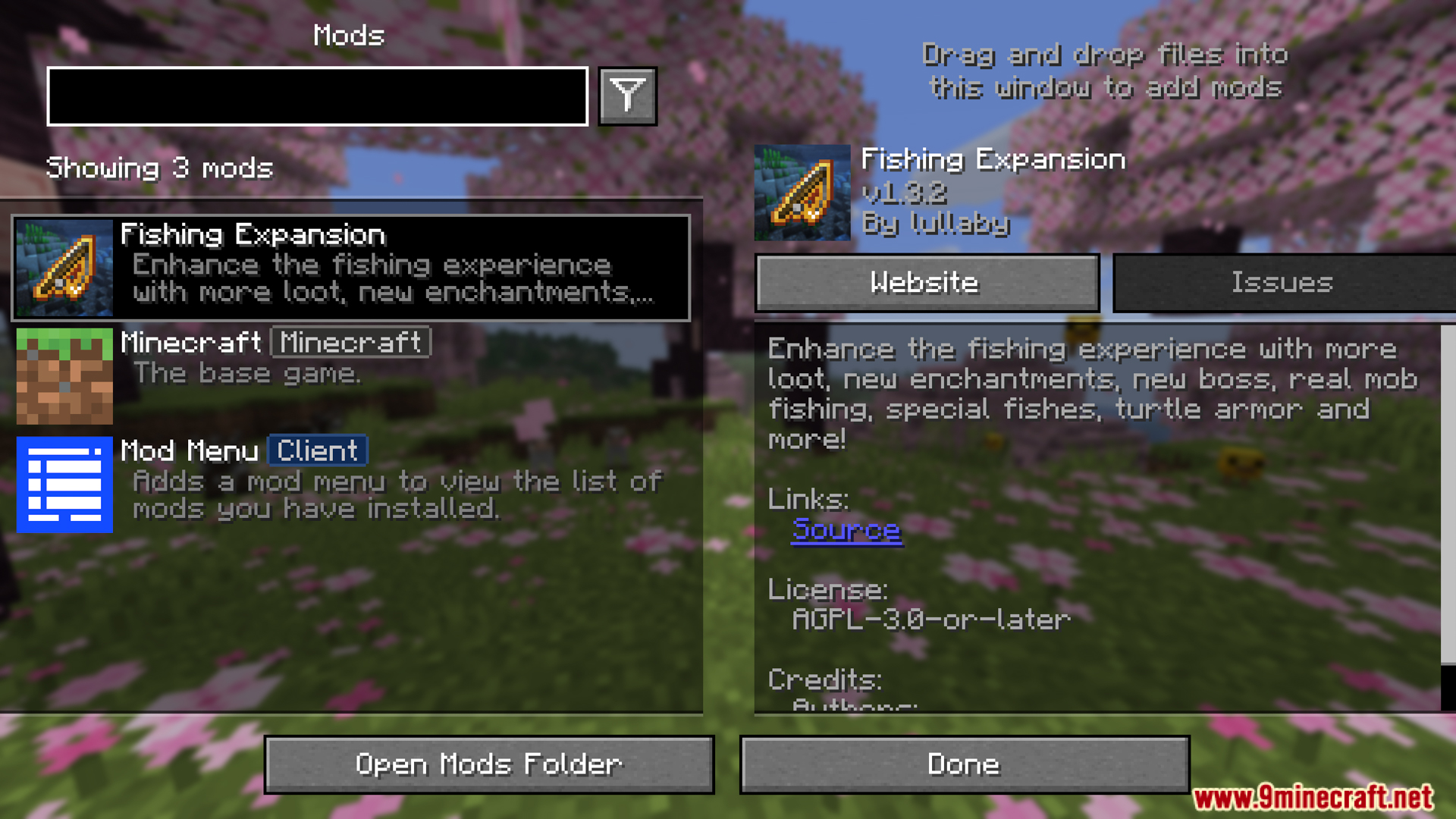The height and width of the screenshot is (819, 1456).
Task: Follow the Source link
Action: tap(846, 531)
